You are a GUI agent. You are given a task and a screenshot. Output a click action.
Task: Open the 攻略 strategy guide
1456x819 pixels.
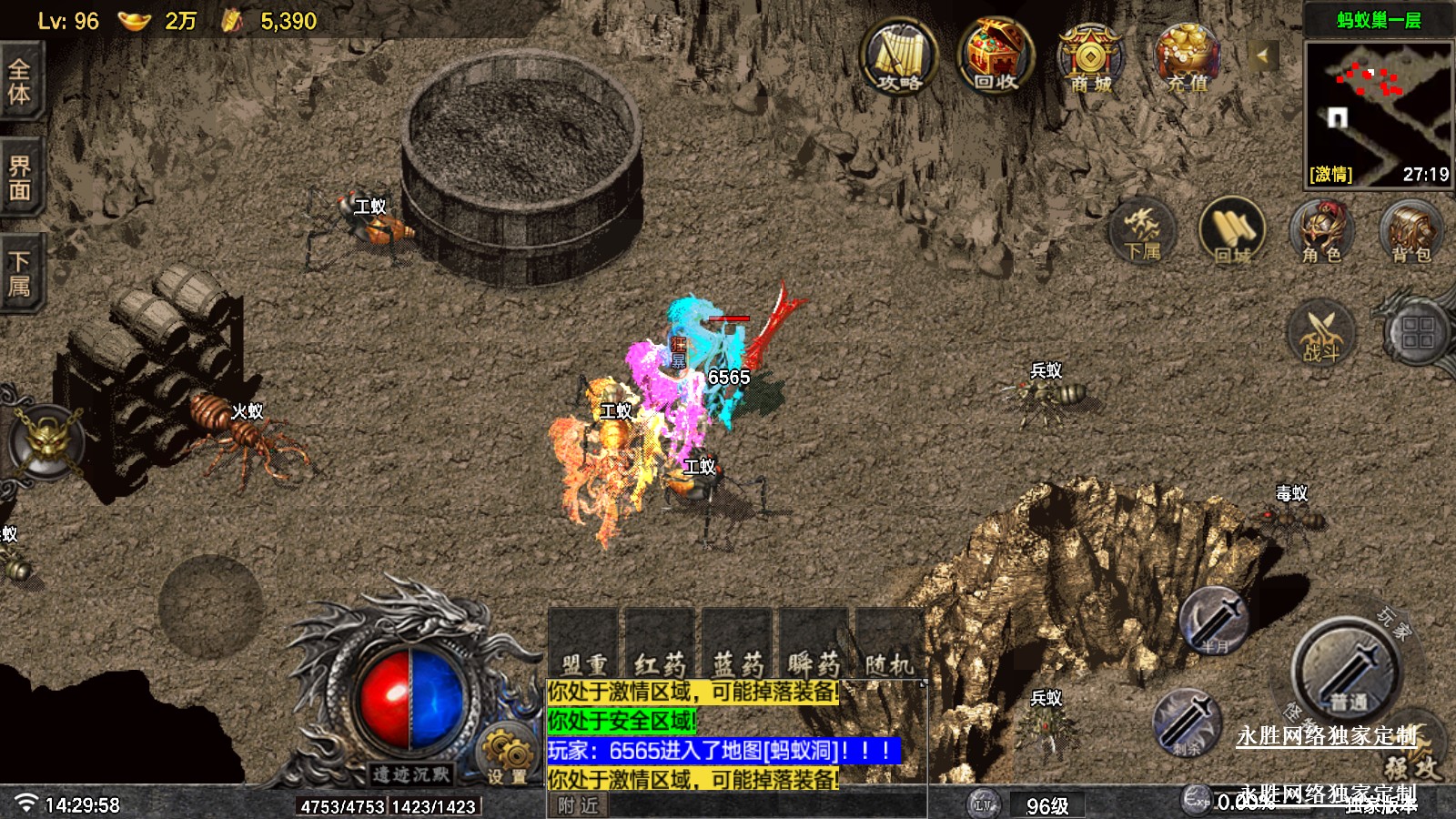(x=899, y=58)
